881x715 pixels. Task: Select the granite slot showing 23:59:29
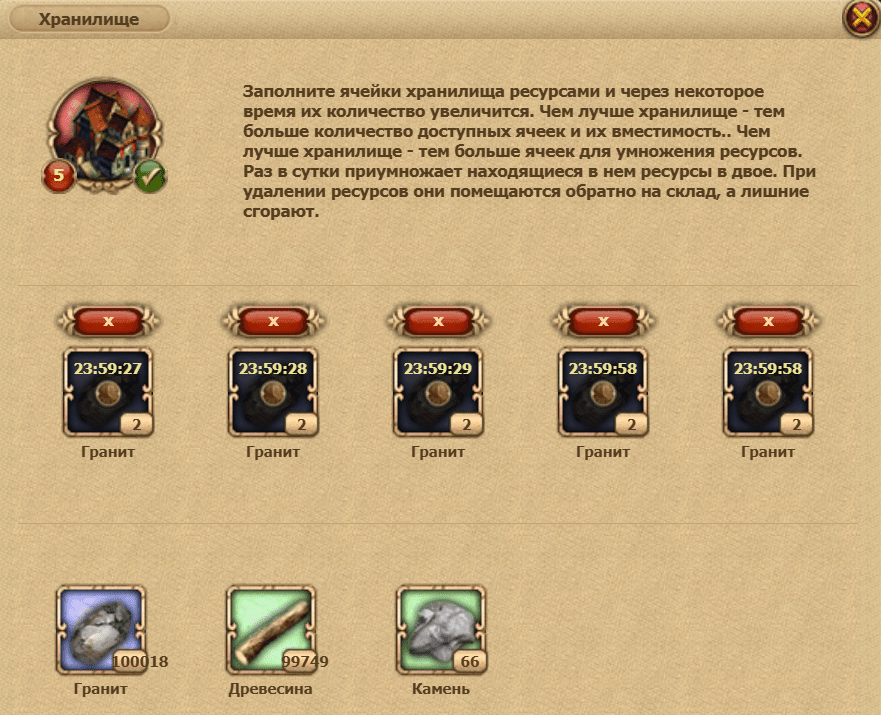438,391
